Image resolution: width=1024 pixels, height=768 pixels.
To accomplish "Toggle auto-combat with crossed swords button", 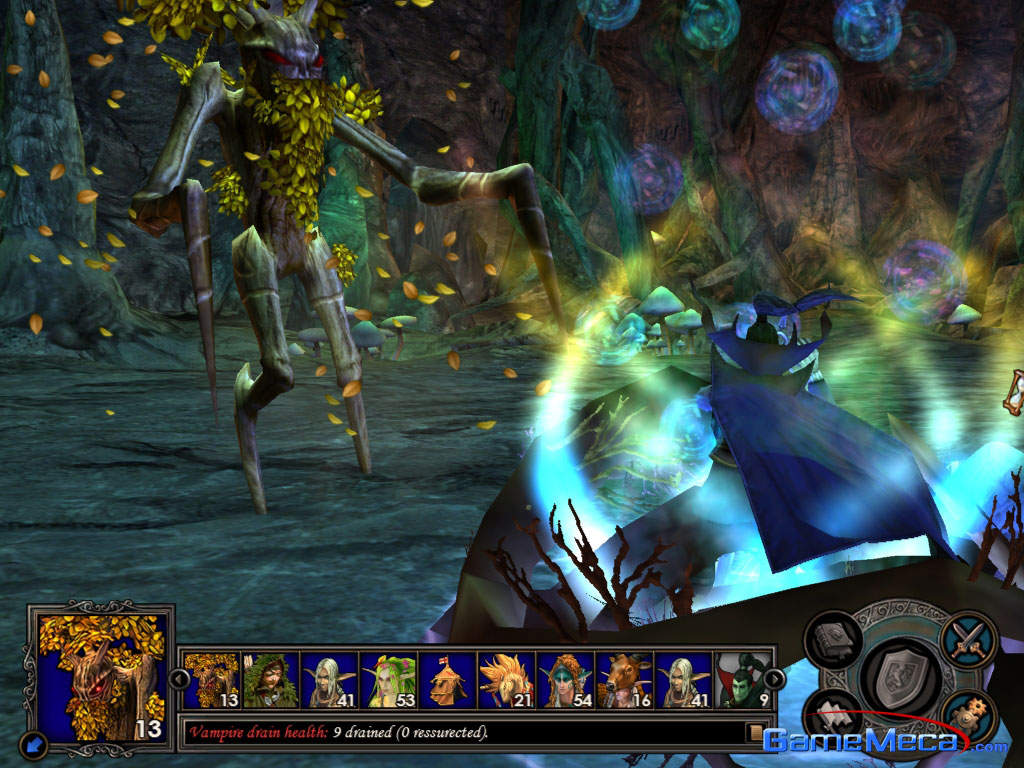I will click(x=969, y=638).
